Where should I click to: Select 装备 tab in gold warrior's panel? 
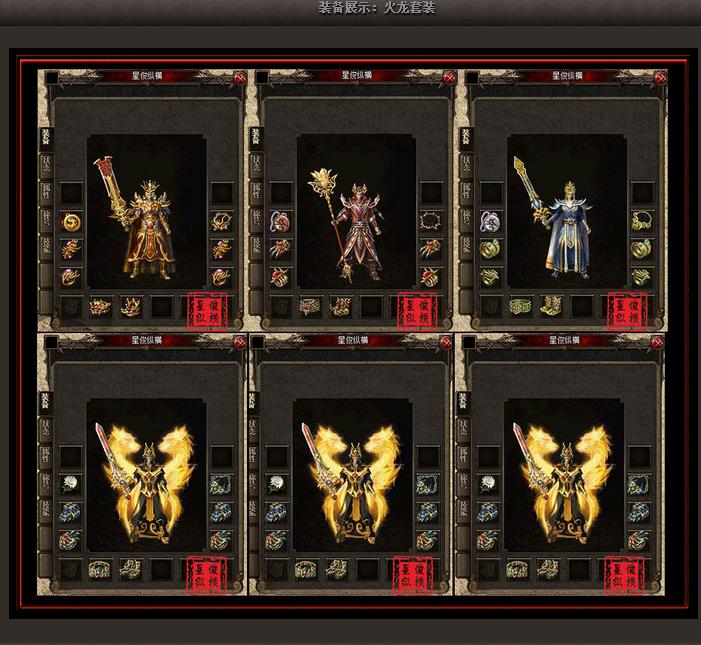coord(45,137)
